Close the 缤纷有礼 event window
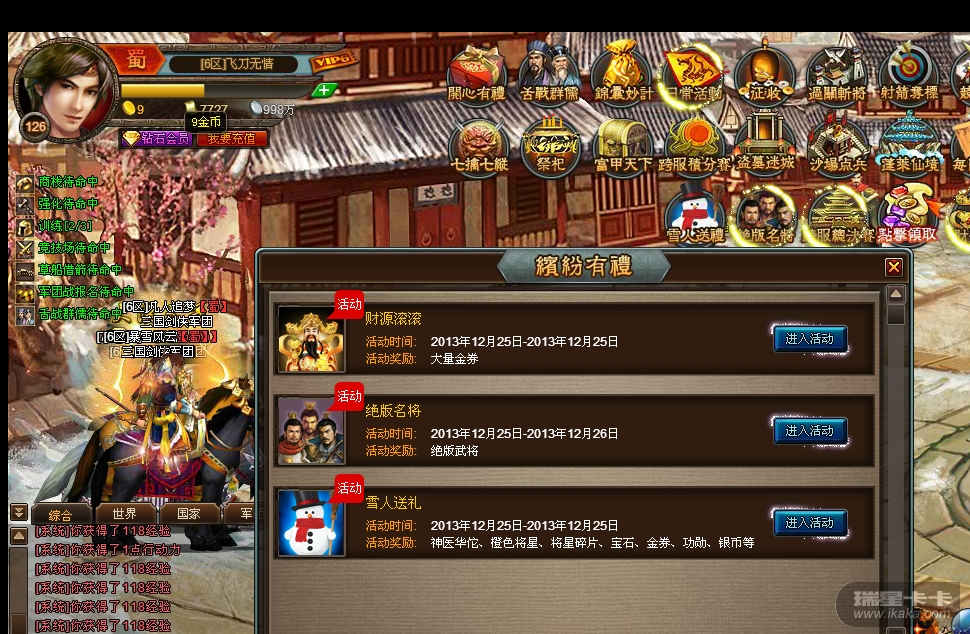970x634 pixels. pyautogui.click(x=894, y=267)
